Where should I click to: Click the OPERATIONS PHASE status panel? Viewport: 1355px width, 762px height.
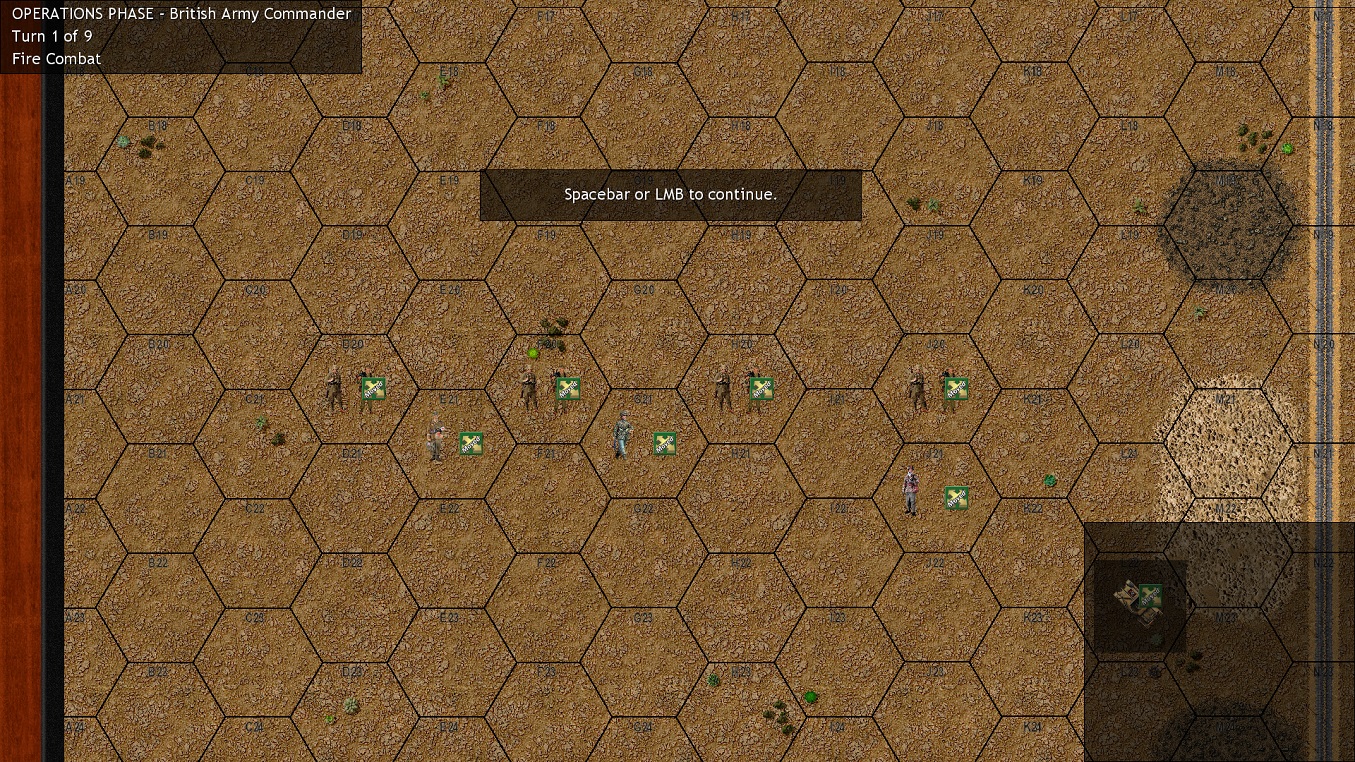click(180, 36)
